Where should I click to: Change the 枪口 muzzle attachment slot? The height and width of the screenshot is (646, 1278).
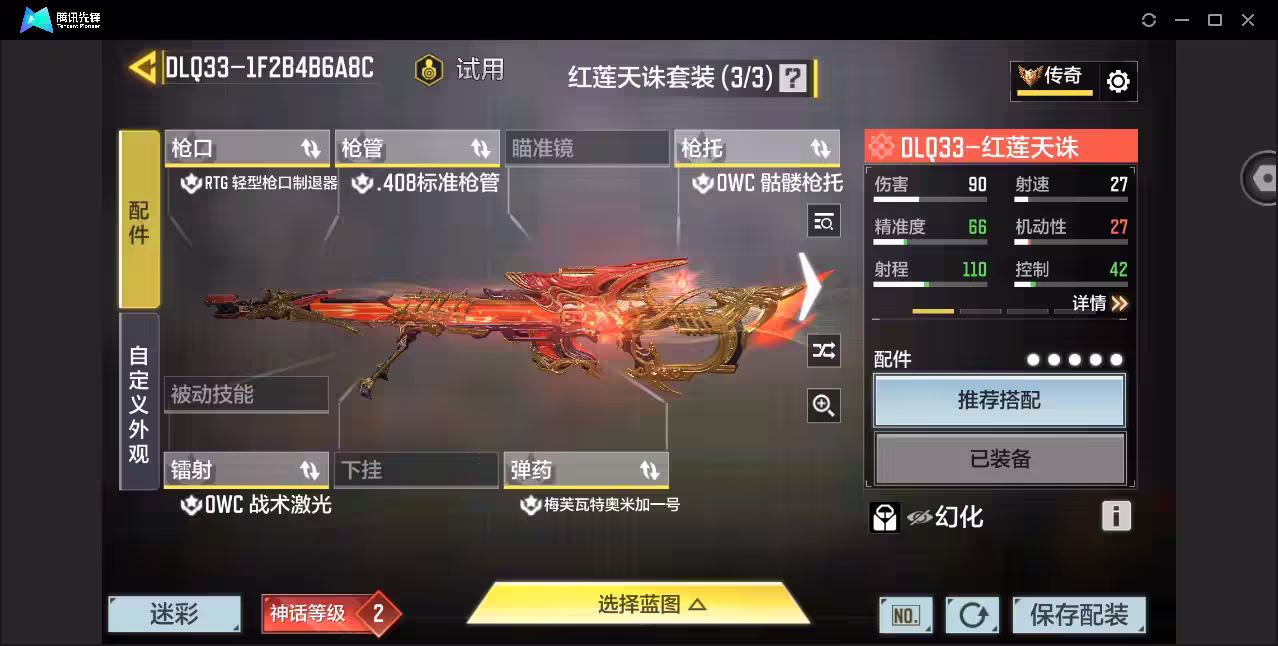(x=246, y=149)
